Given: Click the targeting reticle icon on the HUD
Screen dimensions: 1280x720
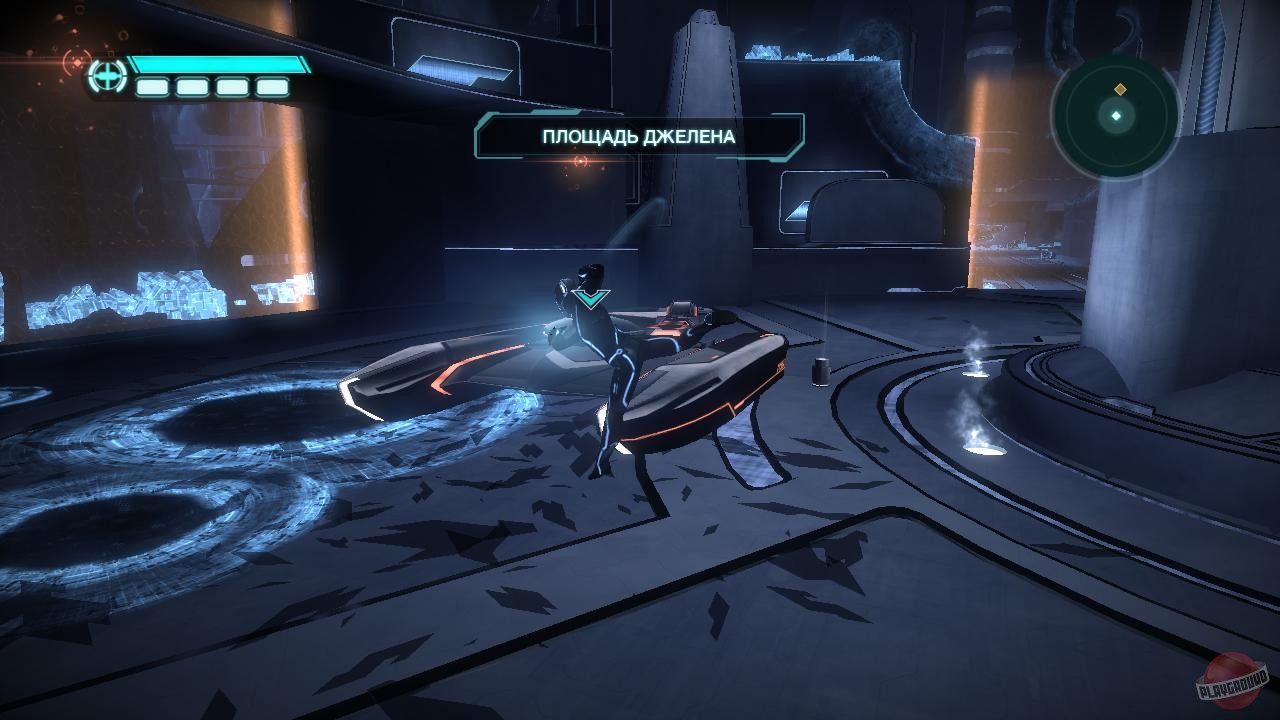Looking at the screenshot, I should click(106, 74).
